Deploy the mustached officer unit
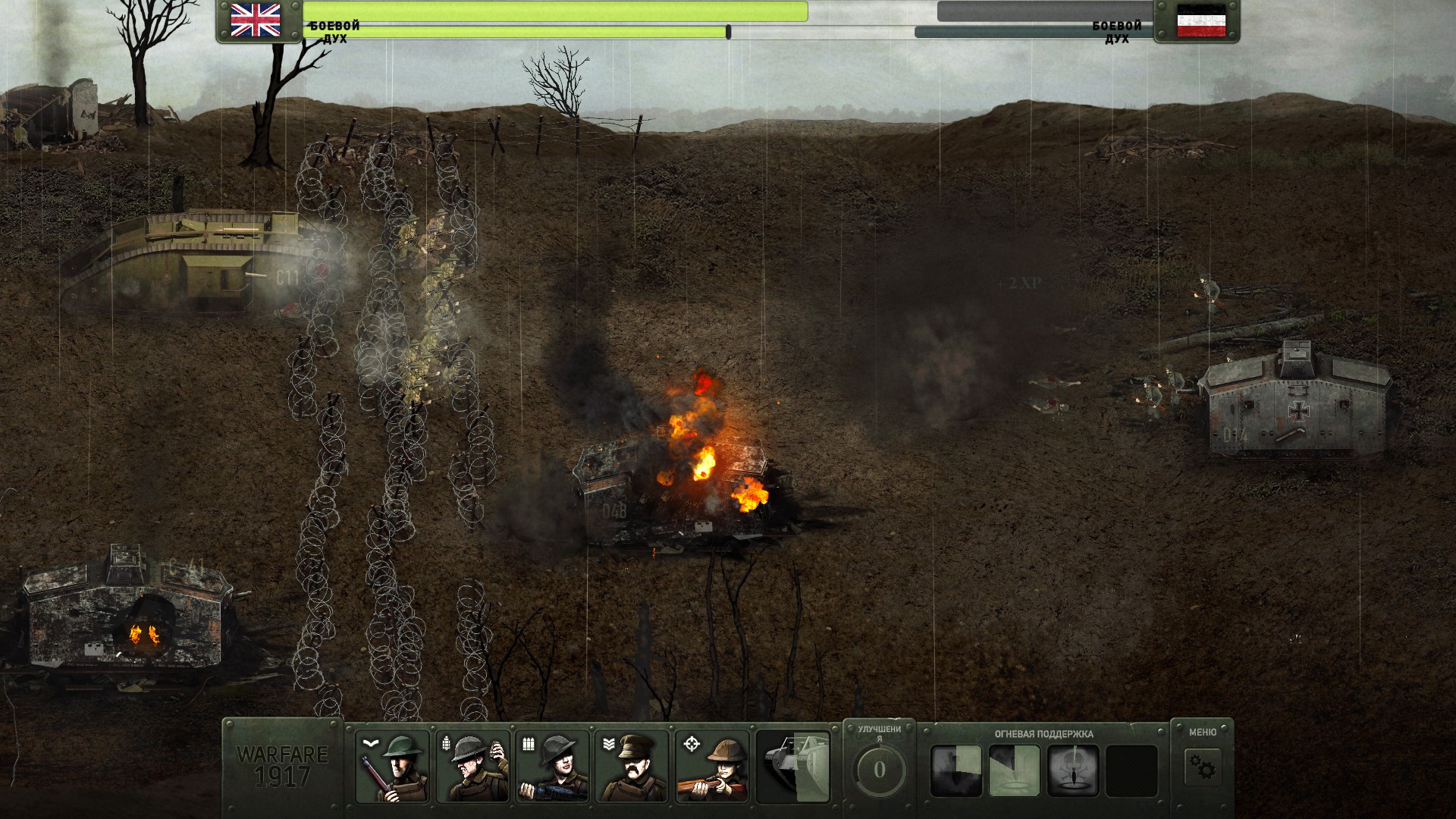 click(x=632, y=767)
